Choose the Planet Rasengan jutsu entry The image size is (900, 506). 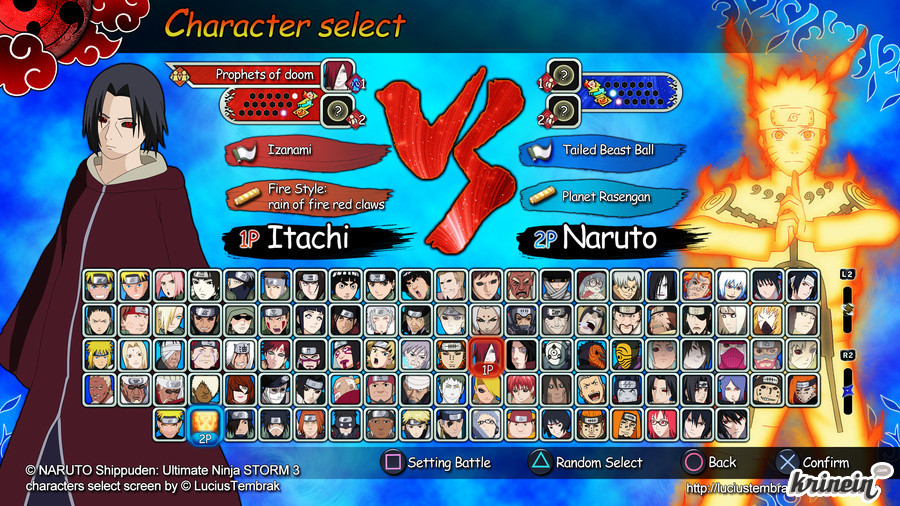point(600,197)
